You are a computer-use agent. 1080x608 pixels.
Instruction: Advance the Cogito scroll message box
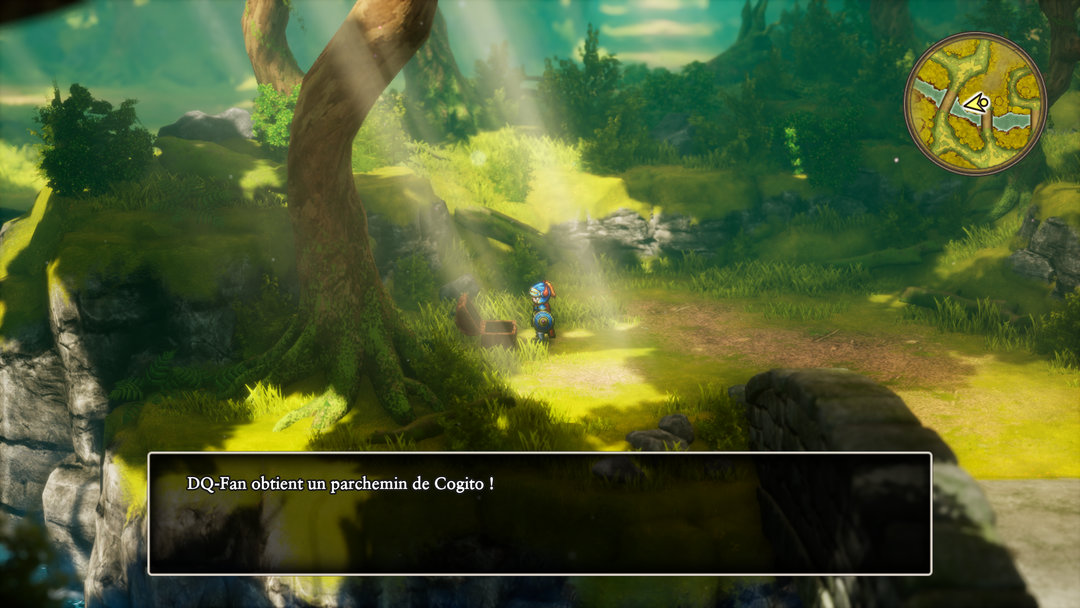tap(540, 513)
